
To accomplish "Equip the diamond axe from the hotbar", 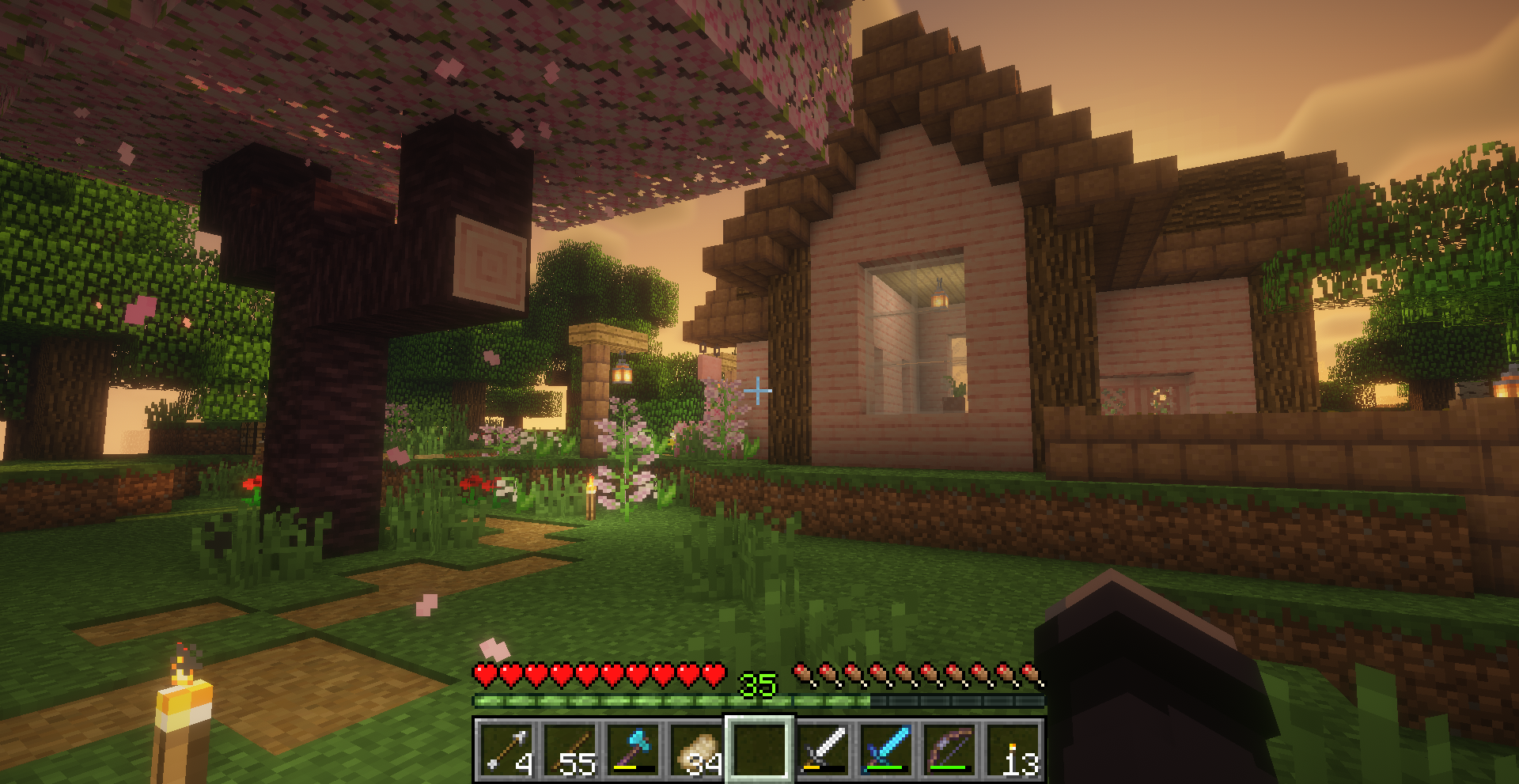I will (x=633, y=749).
